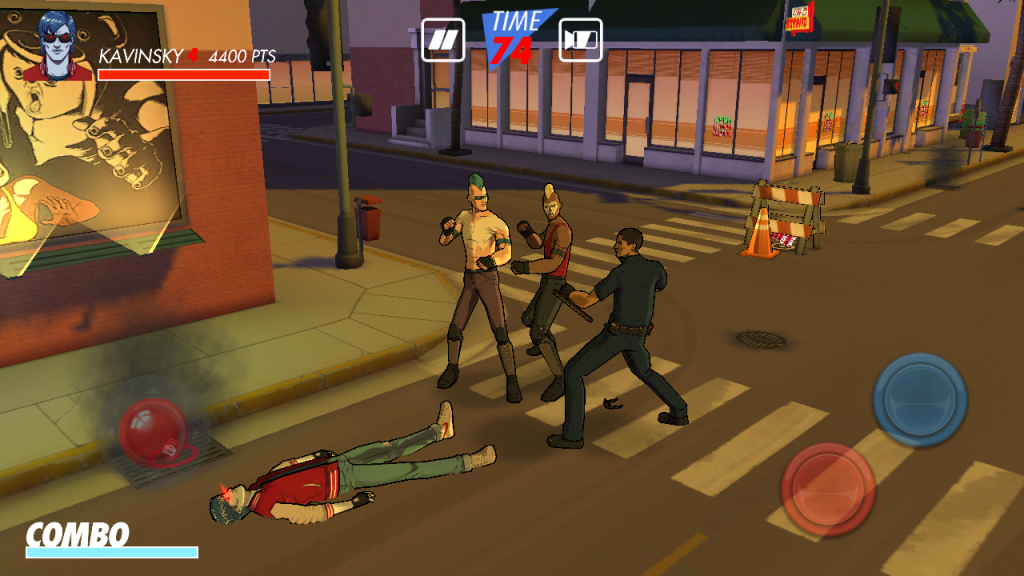Tap the video camera icon button
Screen dimensions: 1024x576
pos(580,40)
